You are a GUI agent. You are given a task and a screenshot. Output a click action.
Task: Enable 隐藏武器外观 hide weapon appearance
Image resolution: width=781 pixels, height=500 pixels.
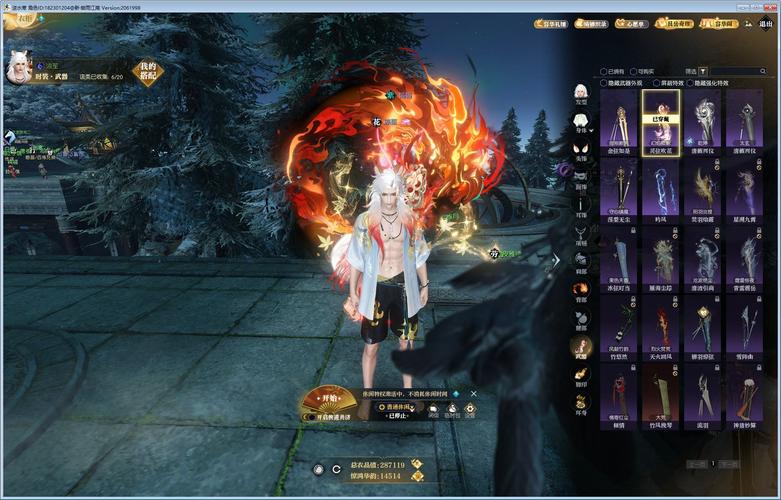pyautogui.click(x=604, y=83)
